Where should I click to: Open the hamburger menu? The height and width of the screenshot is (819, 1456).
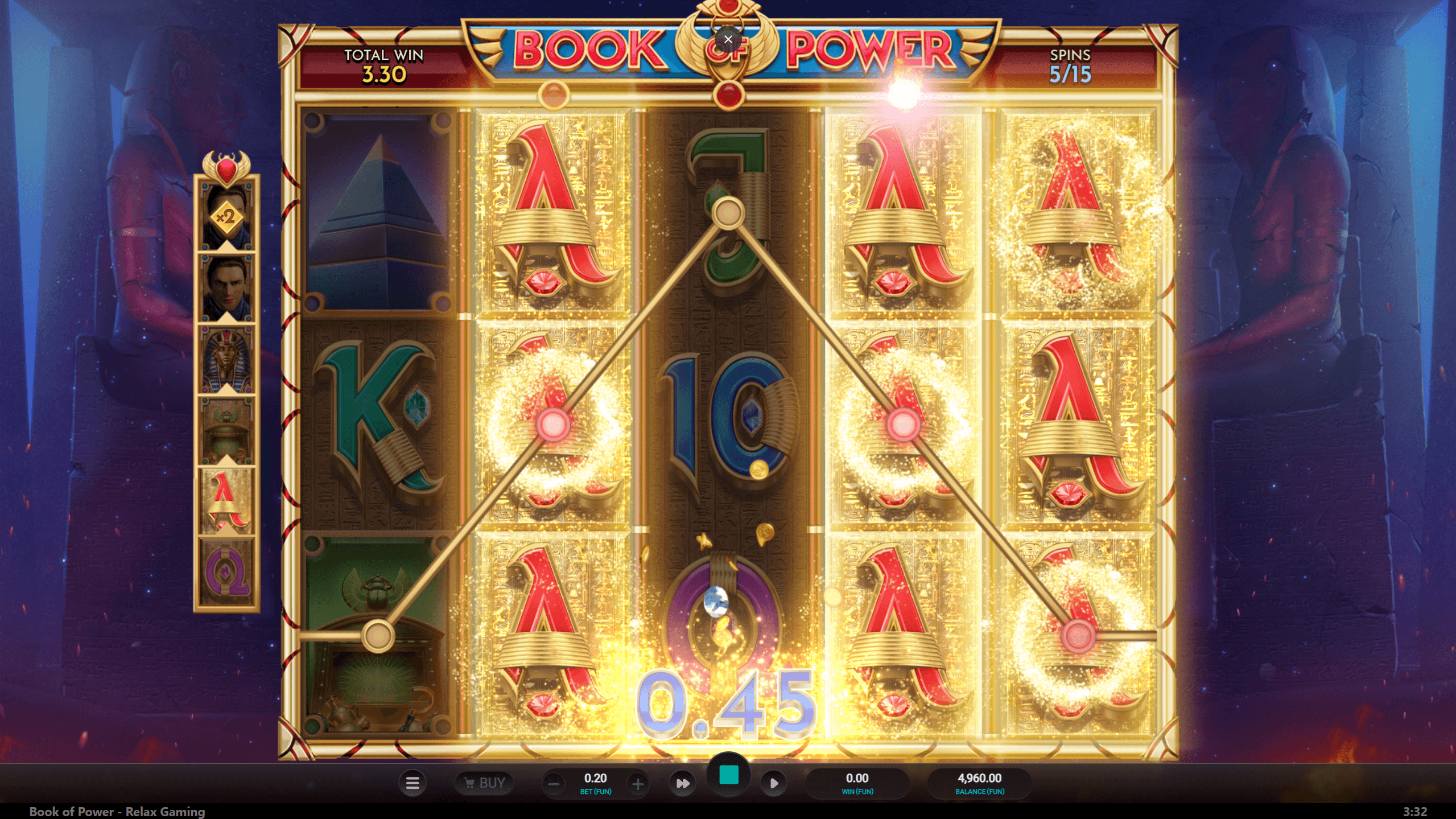(413, 783)
